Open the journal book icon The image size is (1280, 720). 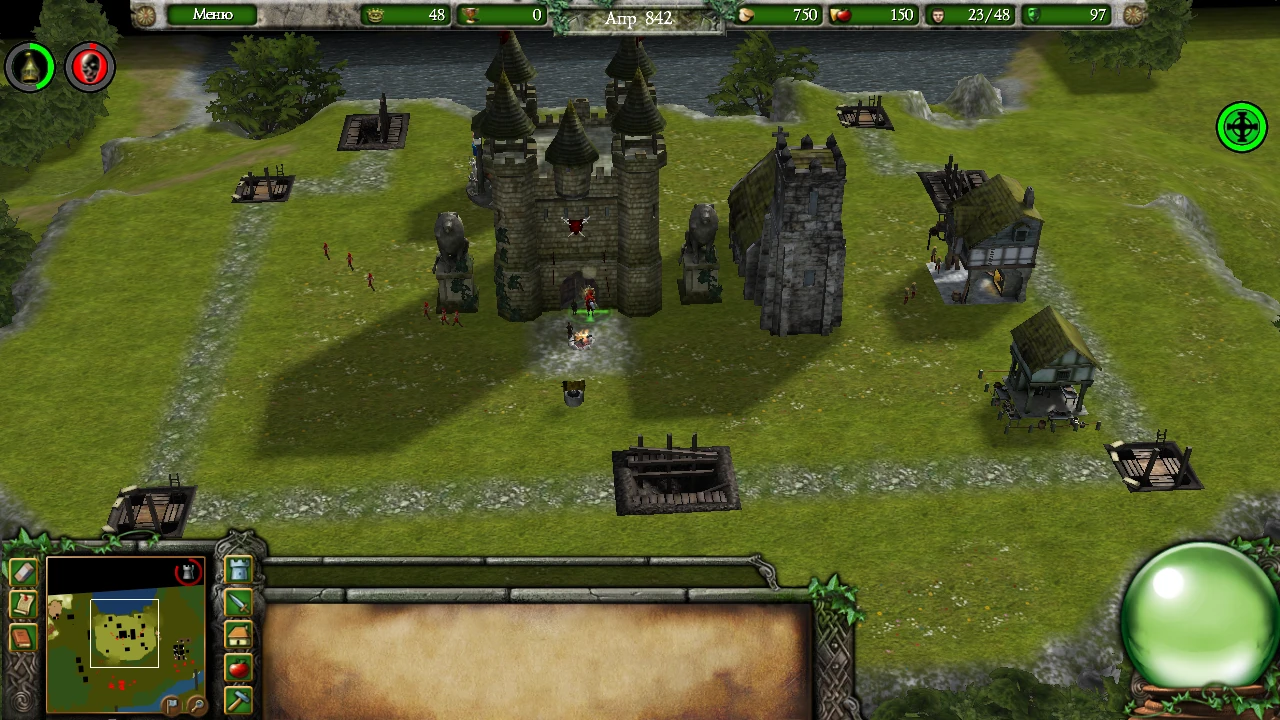click(21, 638)
